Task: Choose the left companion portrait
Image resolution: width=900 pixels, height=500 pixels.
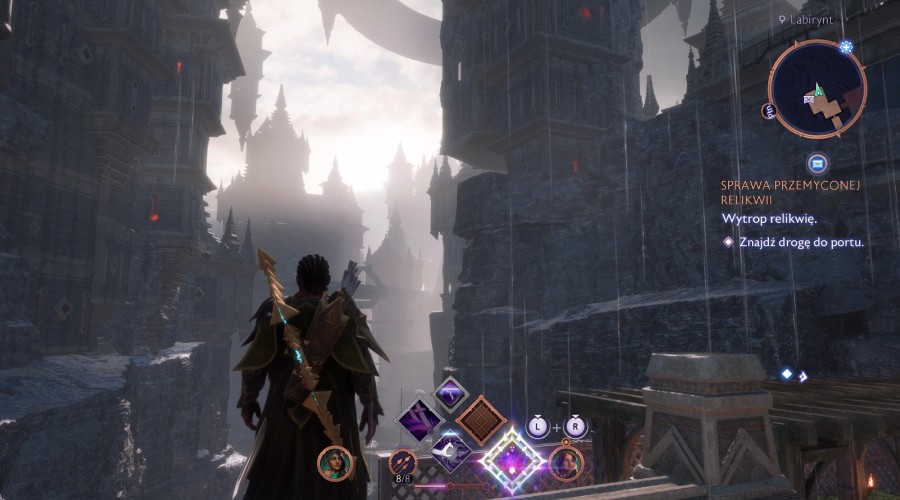Action: tap(334, 462)
